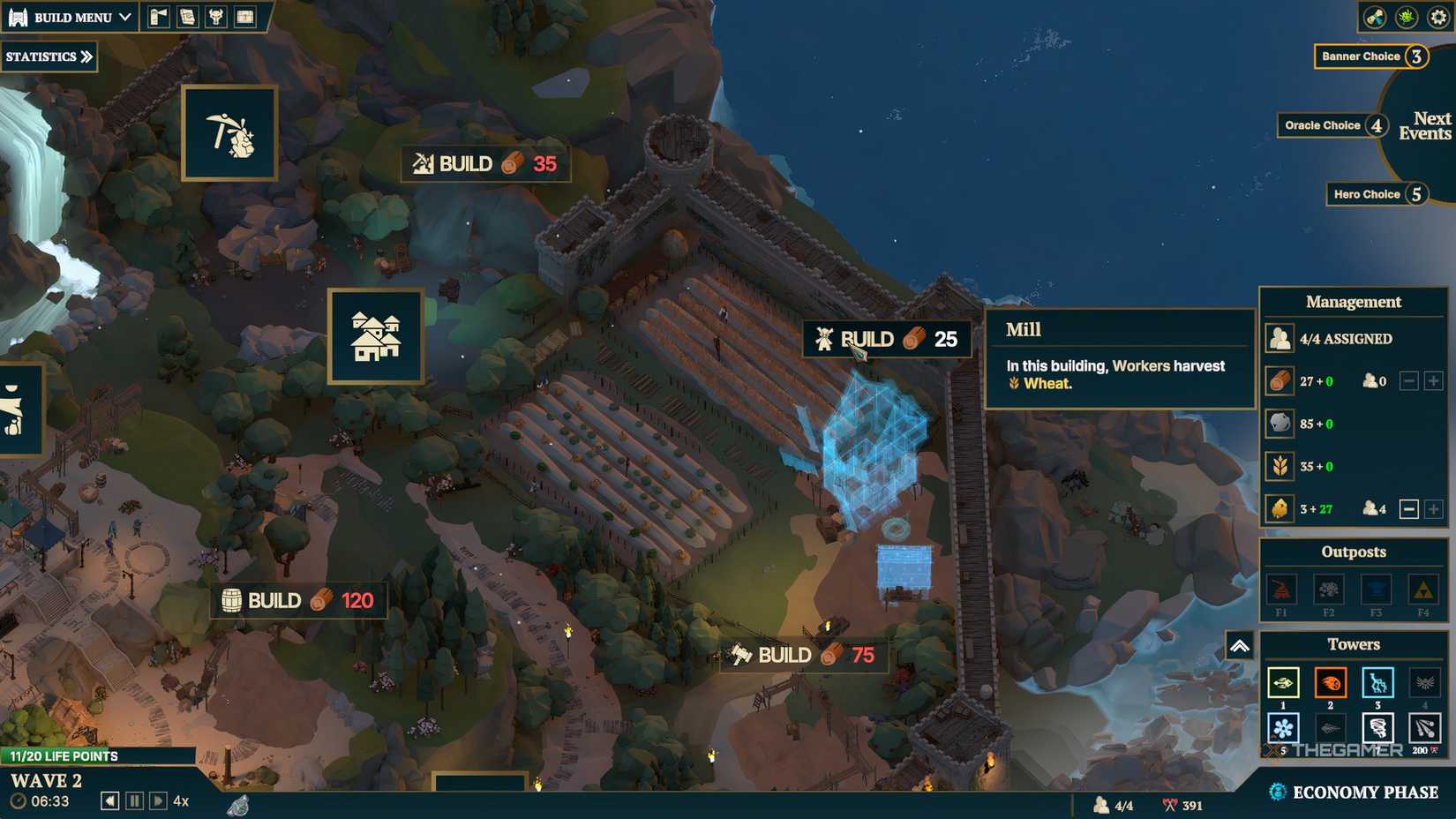
Task: Select the lightning tower in slot 3
Action: [1377, 683]
